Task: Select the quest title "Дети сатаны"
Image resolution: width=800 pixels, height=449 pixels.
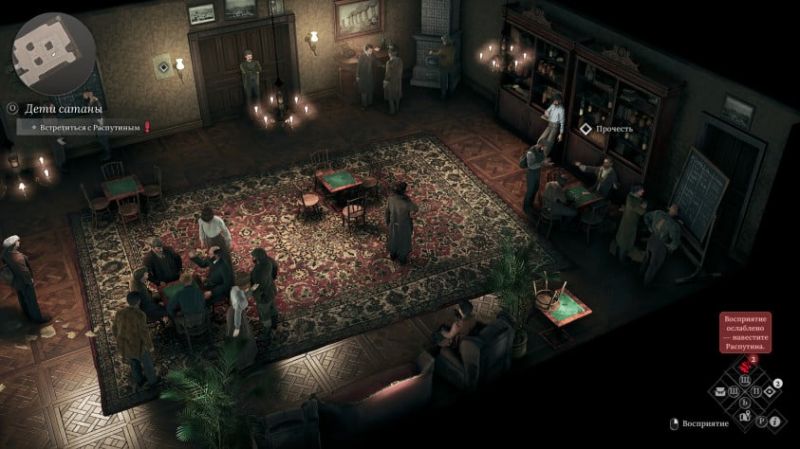Action: 64,109
